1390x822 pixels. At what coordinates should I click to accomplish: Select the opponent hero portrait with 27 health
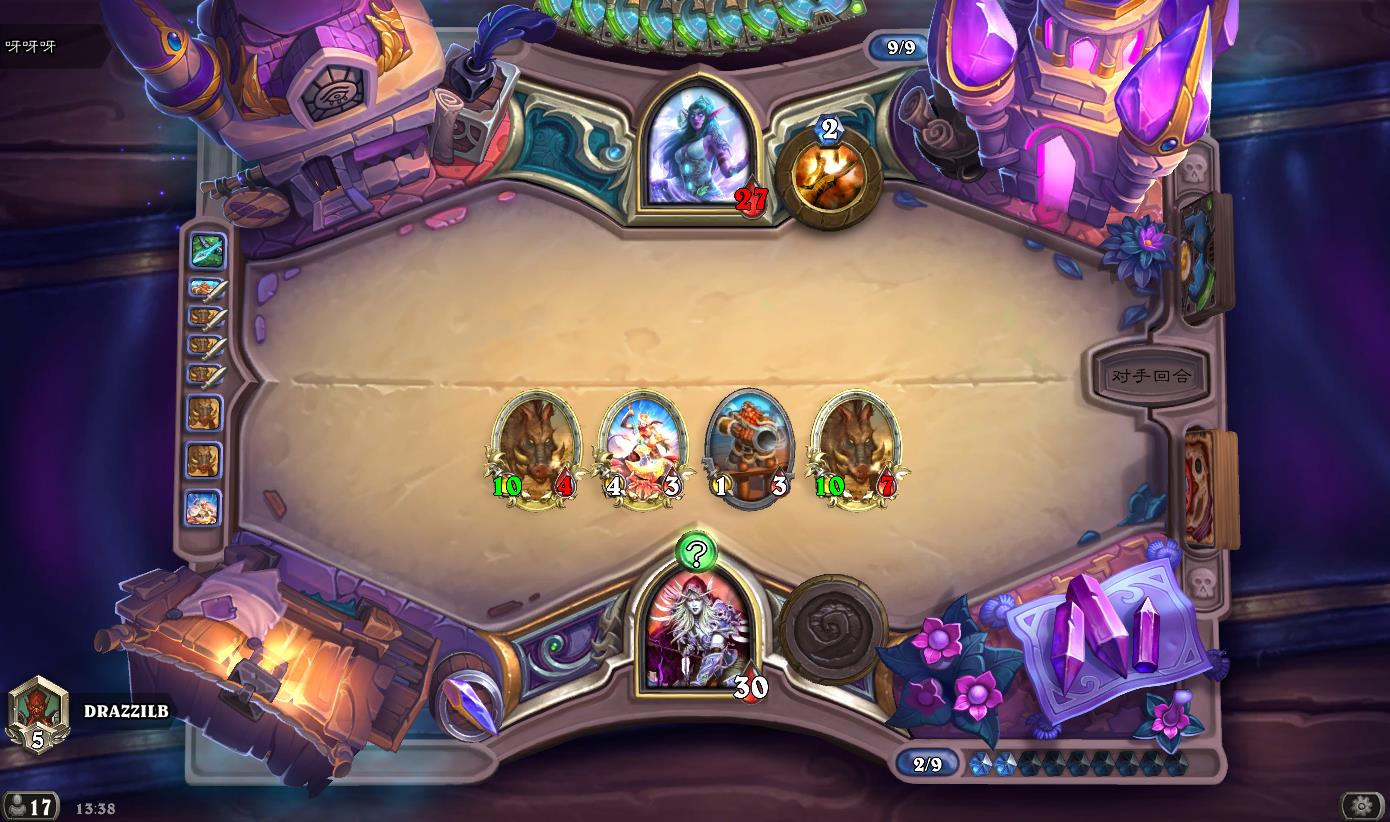pos(699,147)
